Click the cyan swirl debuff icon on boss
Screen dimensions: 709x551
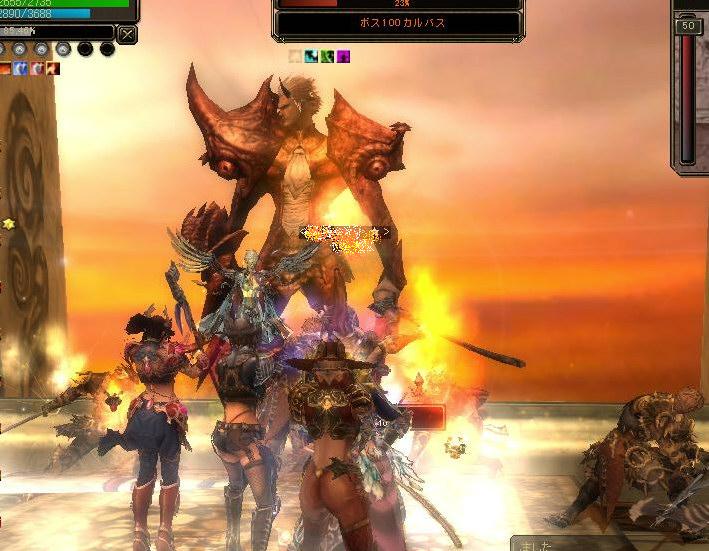(x=311, y=56)
